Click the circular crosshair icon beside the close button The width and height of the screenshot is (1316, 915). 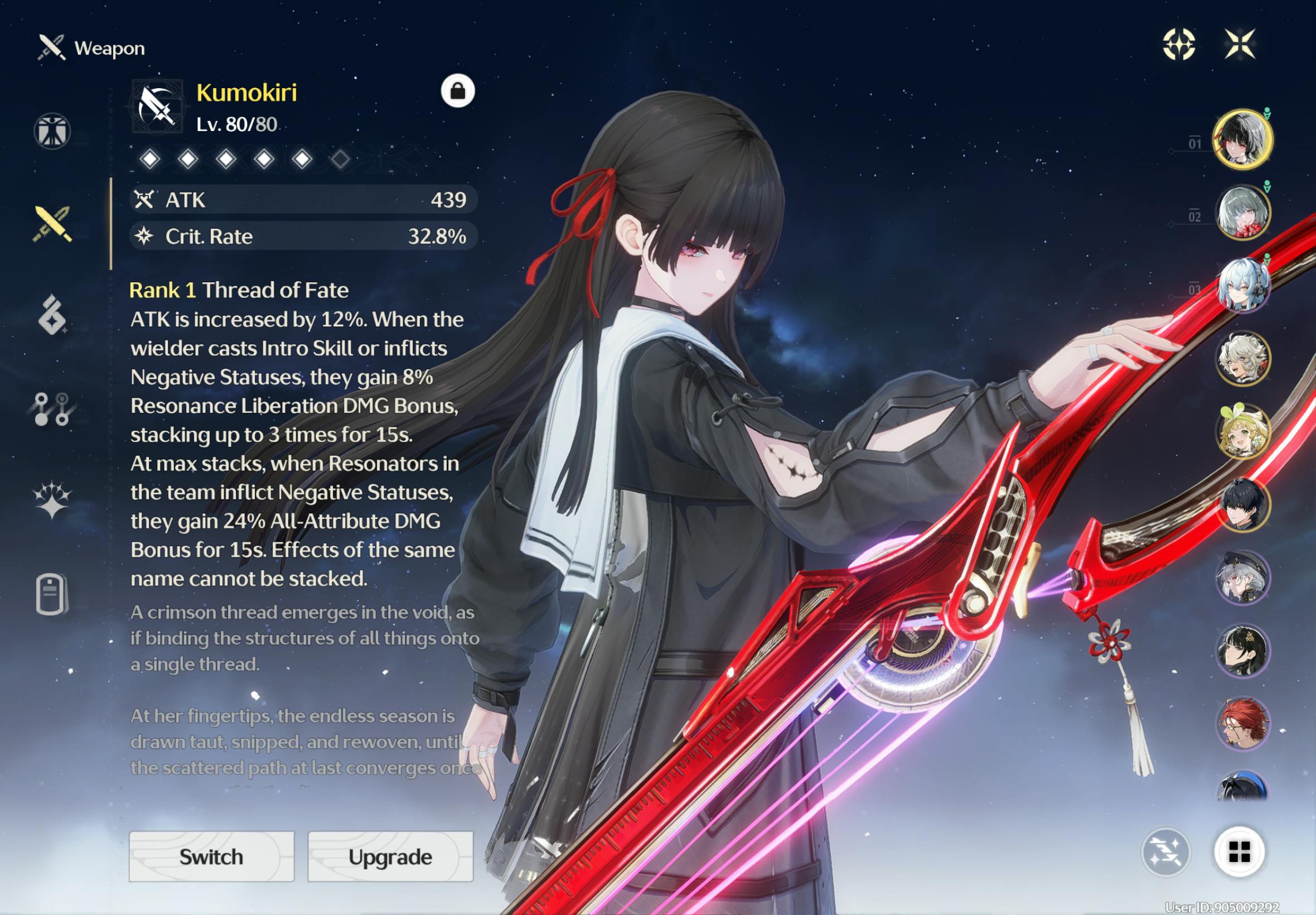pos(1178,44)
